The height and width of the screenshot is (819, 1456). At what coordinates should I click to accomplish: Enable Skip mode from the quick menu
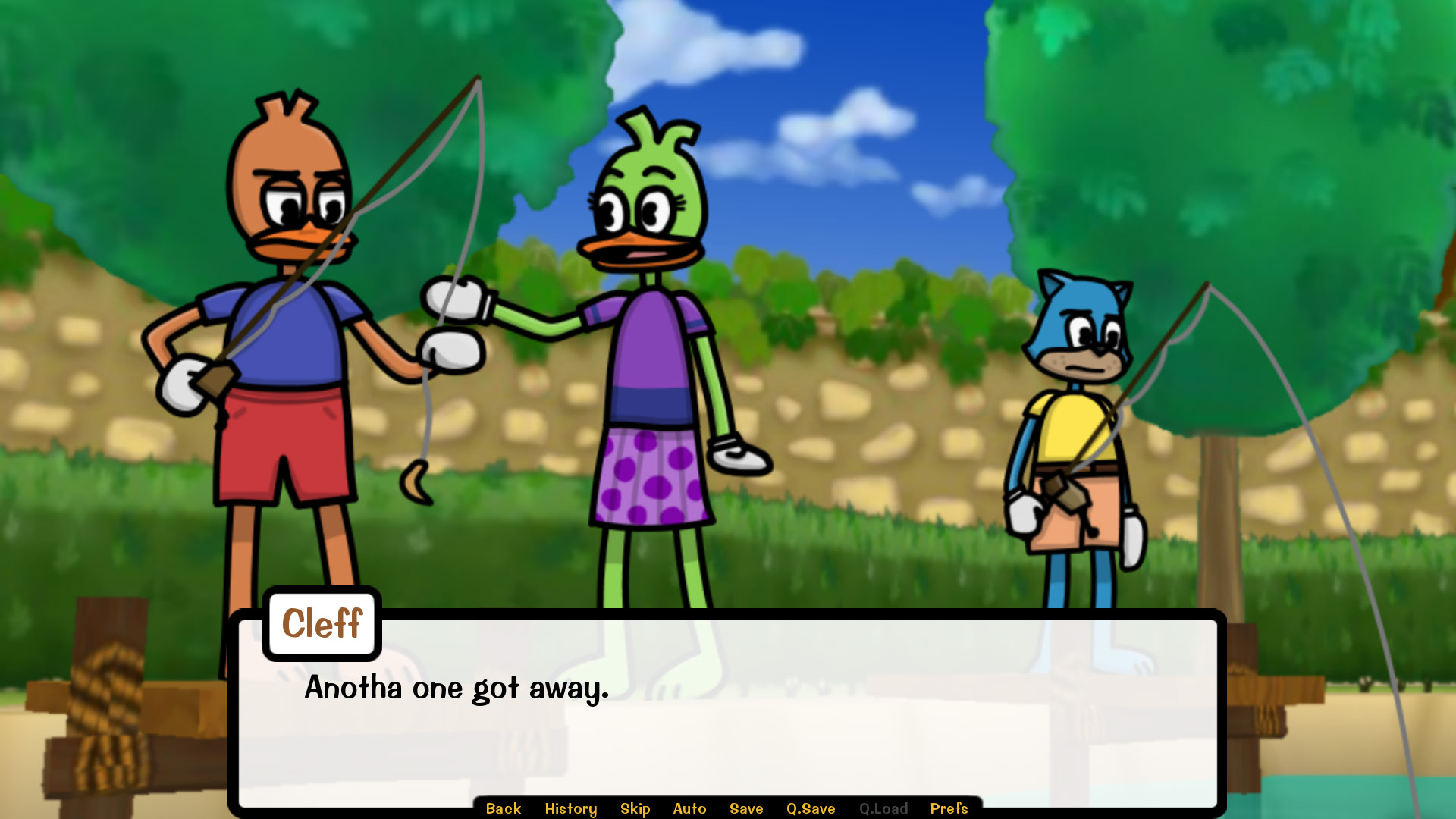(x=635, y=808)
